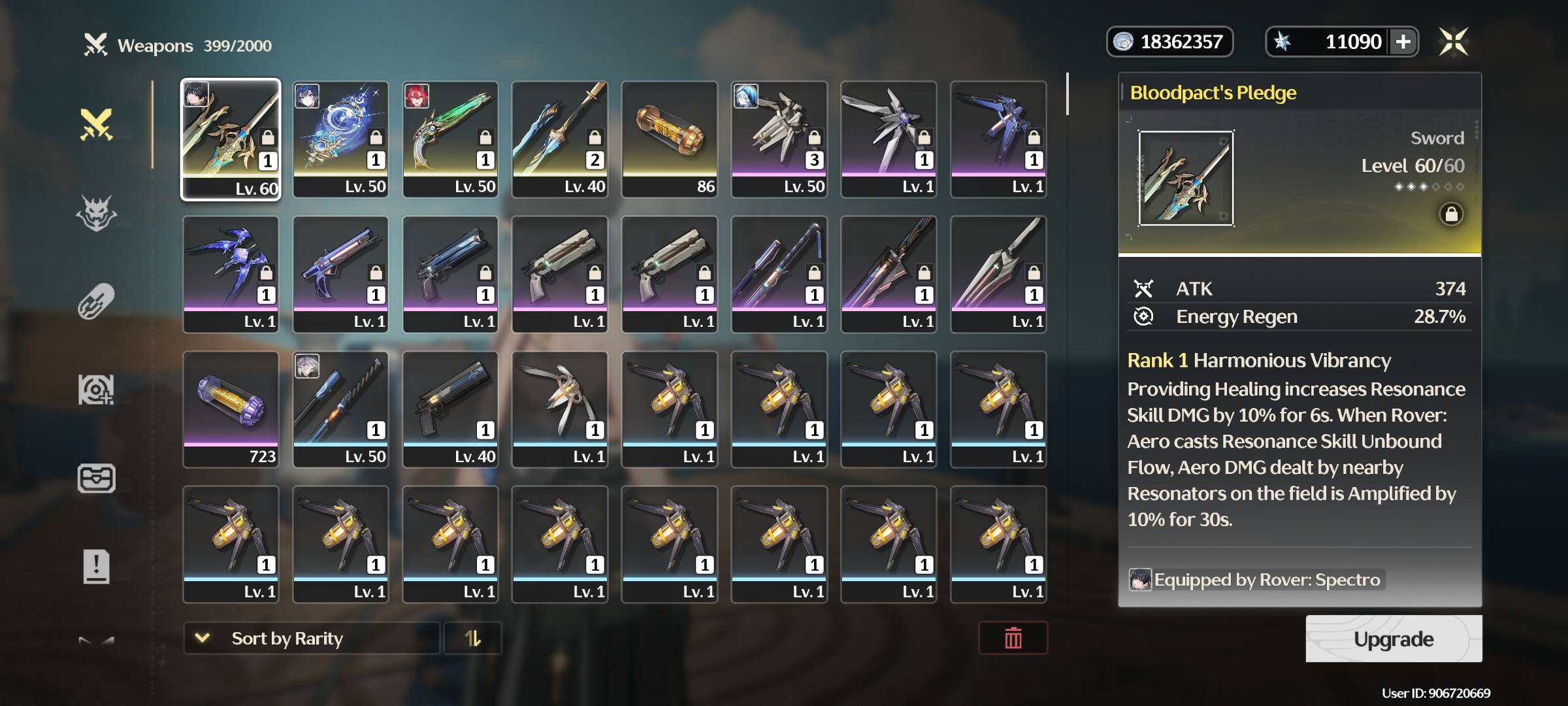Open the Sort by Rarity dropdown
Image resolution: width=1568 pixels, height=706 pixels.
pyautogui.click(x=311, y=638)
